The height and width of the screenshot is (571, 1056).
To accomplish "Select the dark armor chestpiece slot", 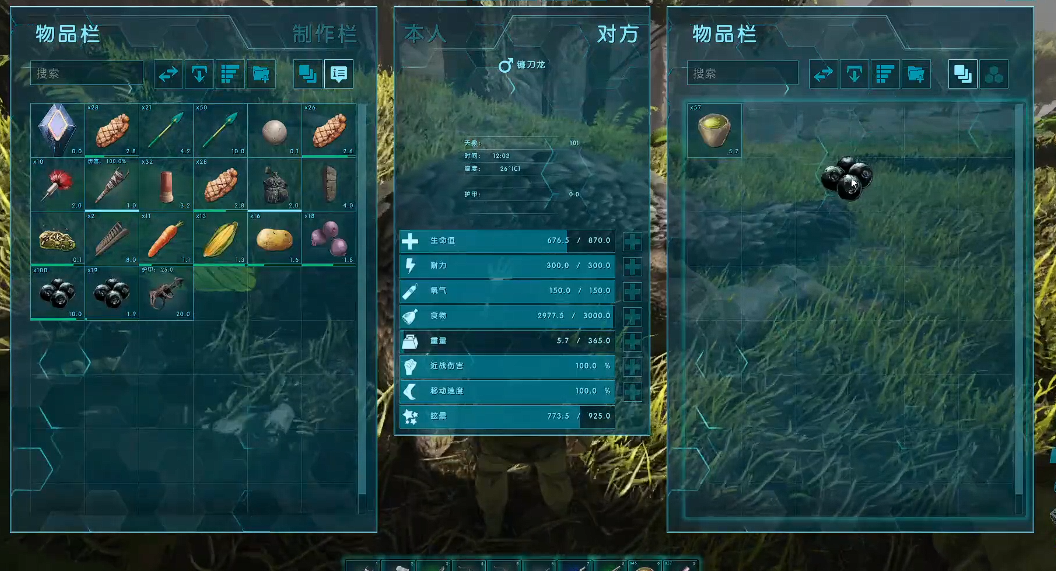I will [273, 184].
